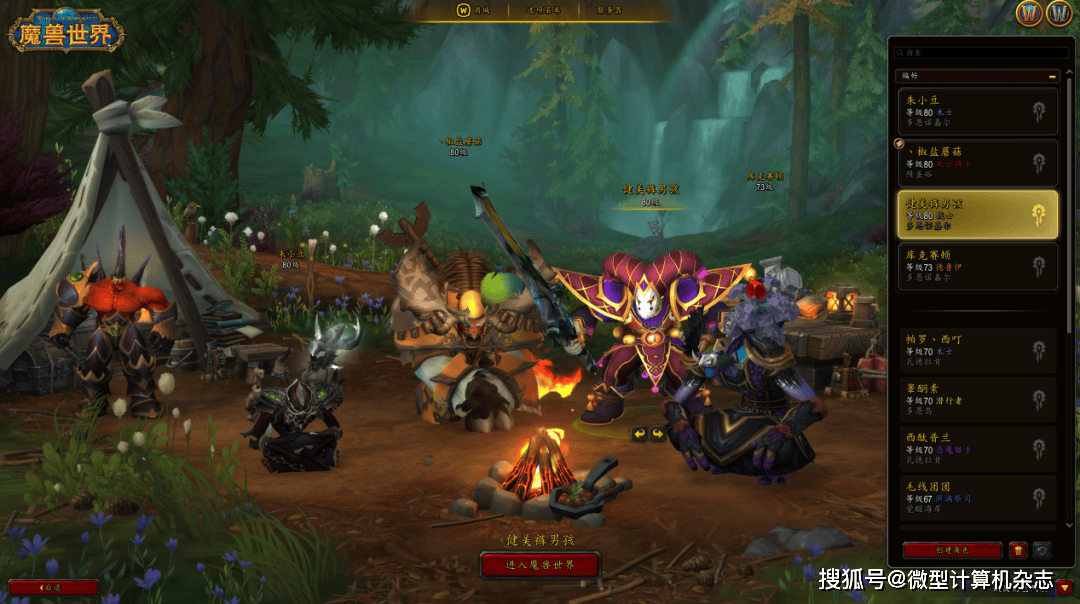Image resolution: width=1080 pixels, height=604 pixels.
Task: Click the 创建角色 create character button
Action: 952,550
